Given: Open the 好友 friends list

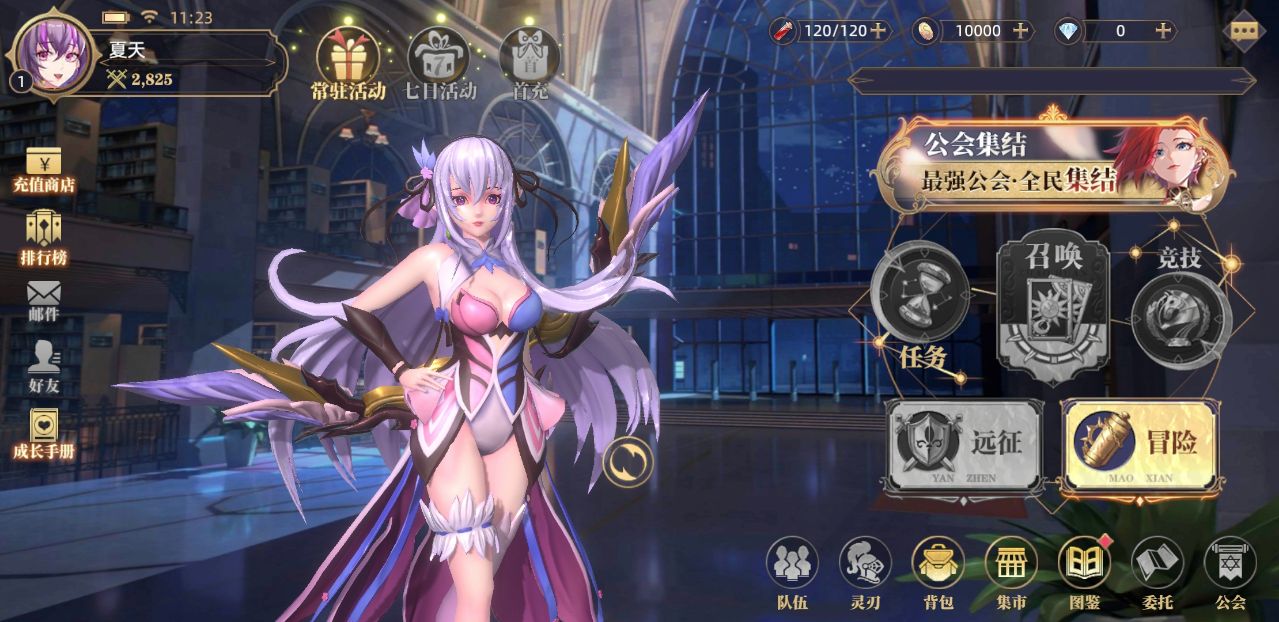Looking at the screenshot, I should coord(43,366).
